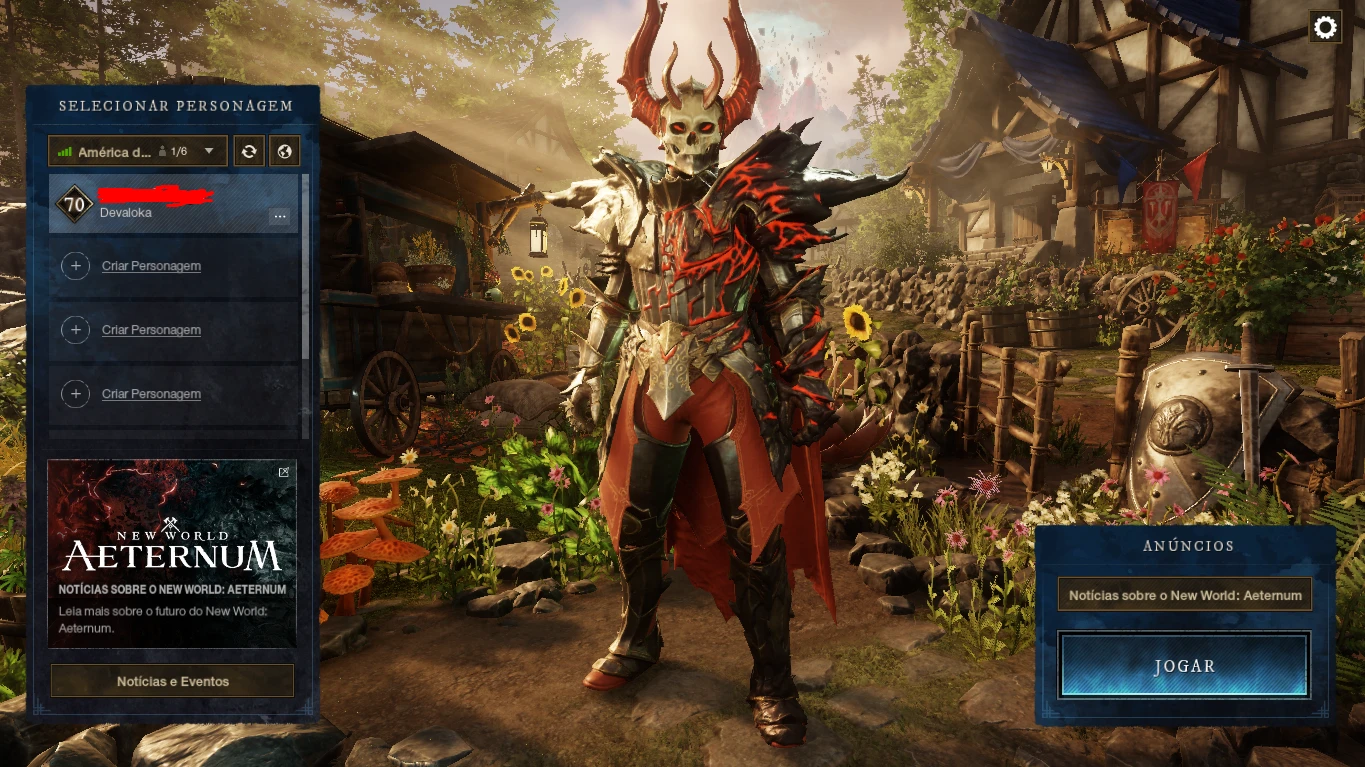Select the level 70 Devaloka character

(160, 204)
